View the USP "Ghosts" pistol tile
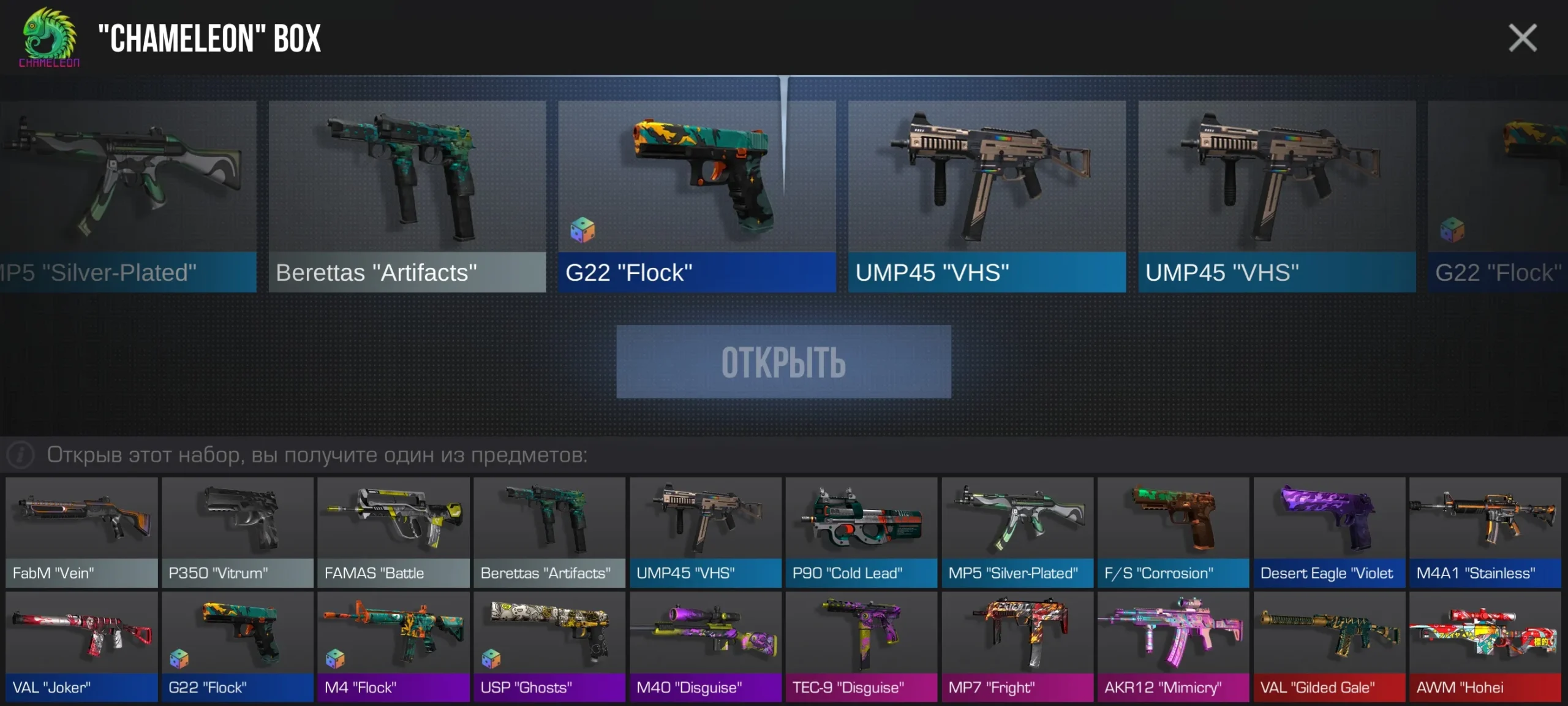1568x706 pixels. tap(549, 646)
